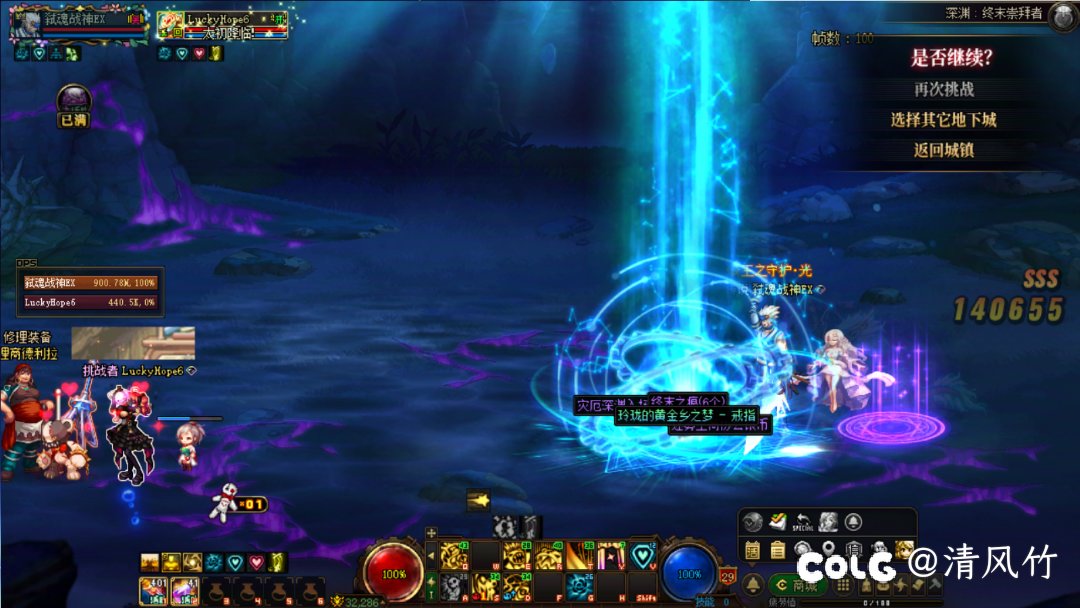Select 选择其它地下城 option
Image resolution: width=1080 pixels, height=608 pixels.
click(943, 120)
